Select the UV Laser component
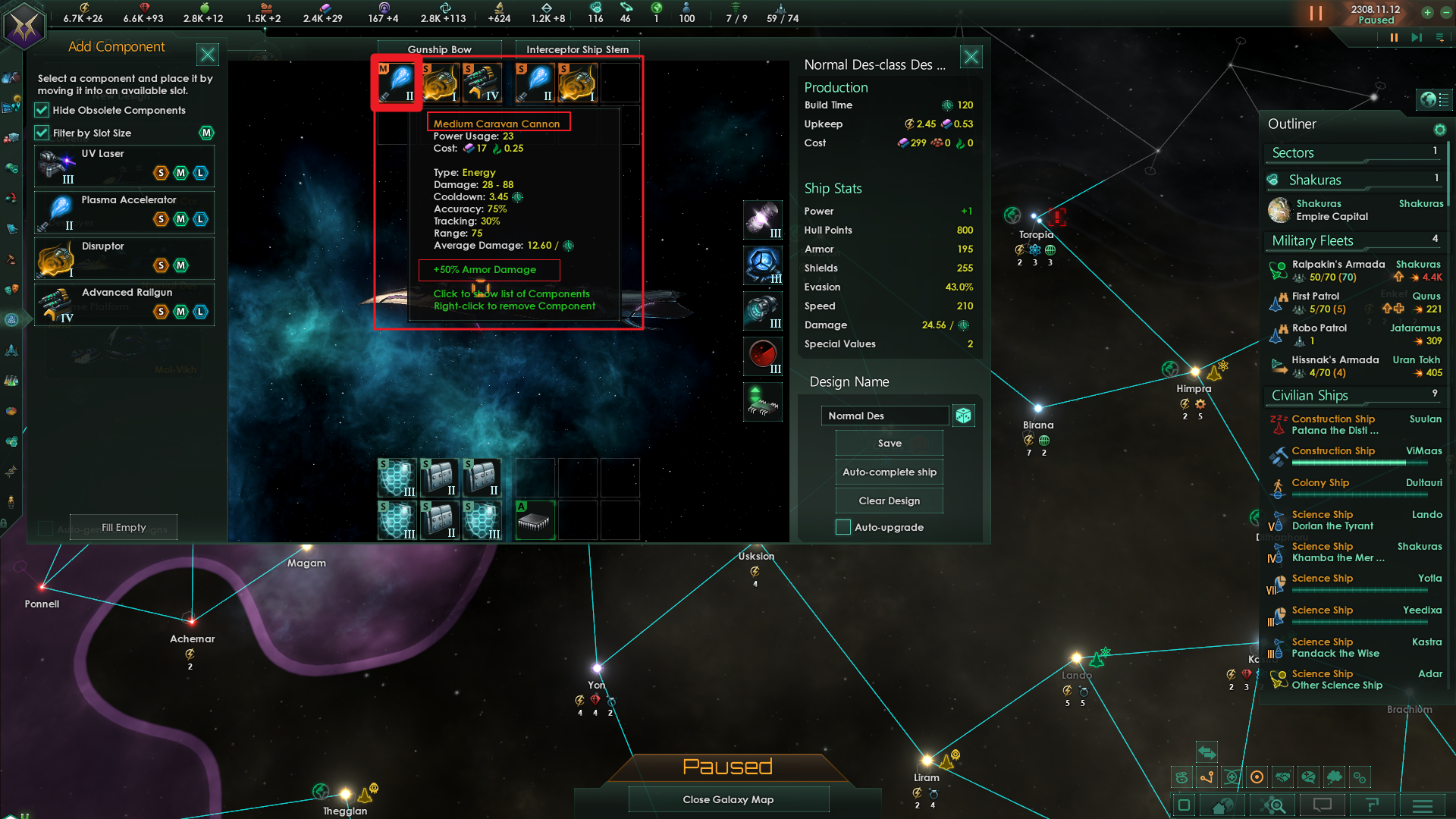This screenshot has width=1456, height=819. 124,165
